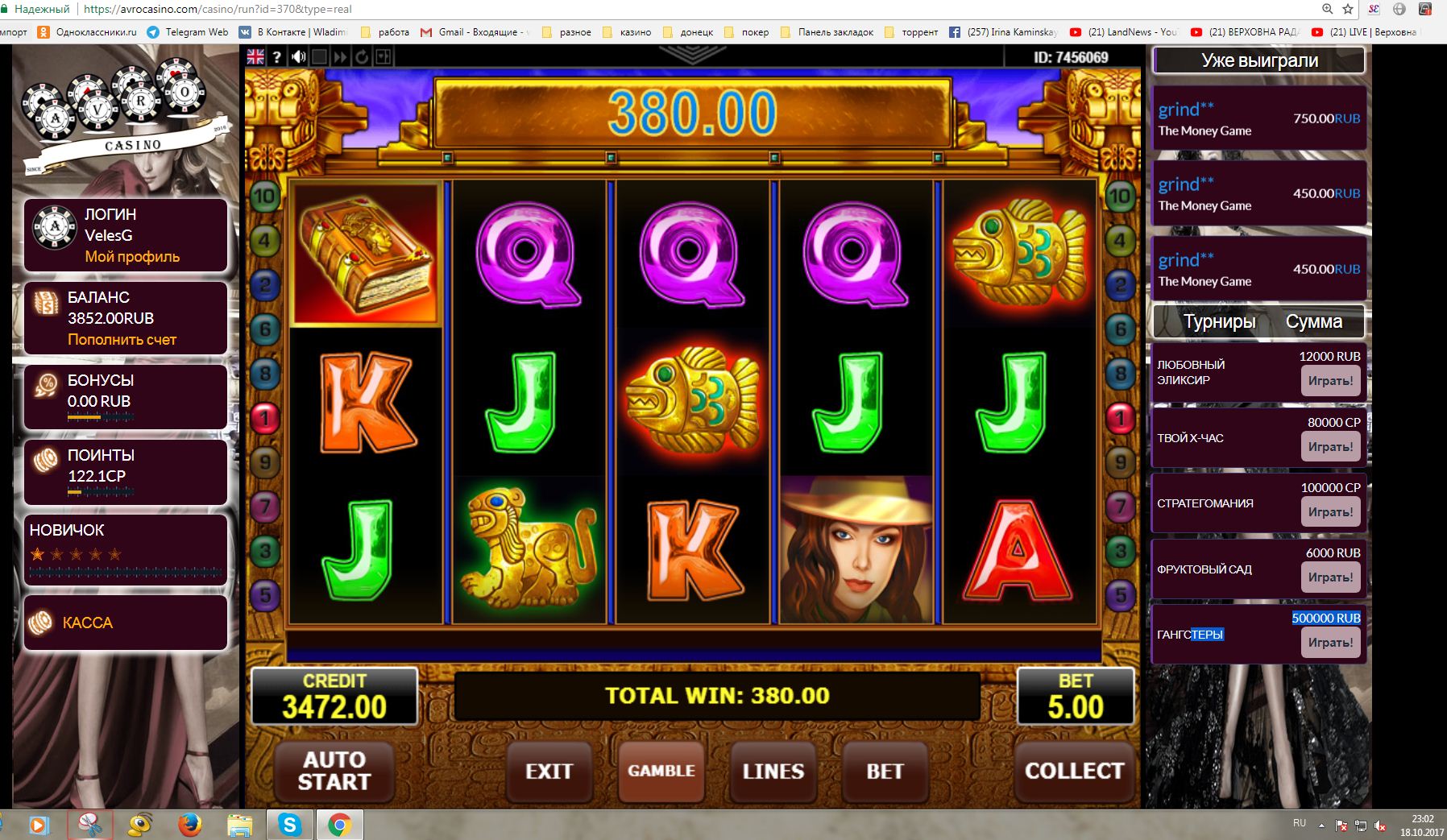
Task: Change the number of Lines
Action: click(x=773, y=771)
